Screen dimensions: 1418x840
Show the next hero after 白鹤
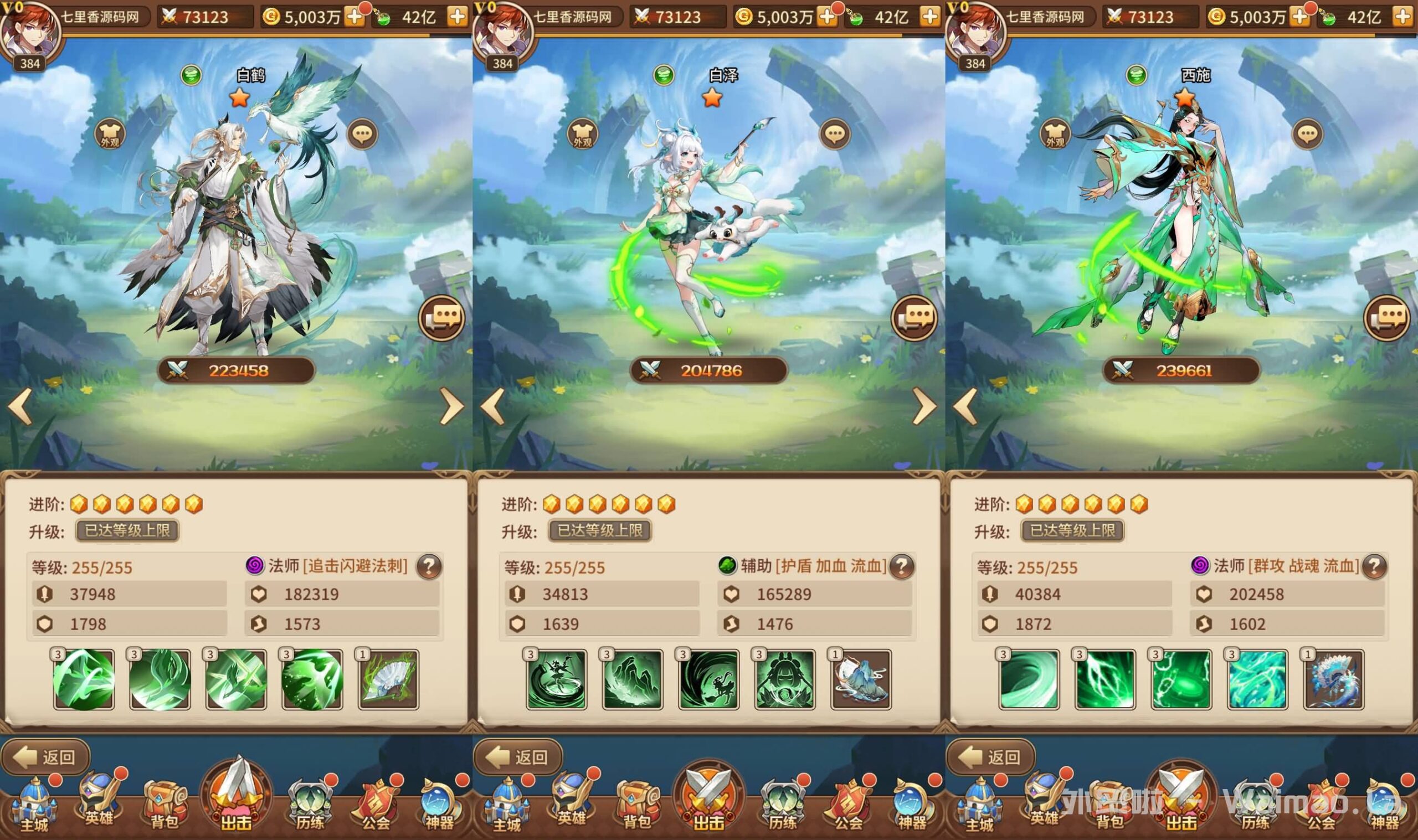(x=451, y=406)
